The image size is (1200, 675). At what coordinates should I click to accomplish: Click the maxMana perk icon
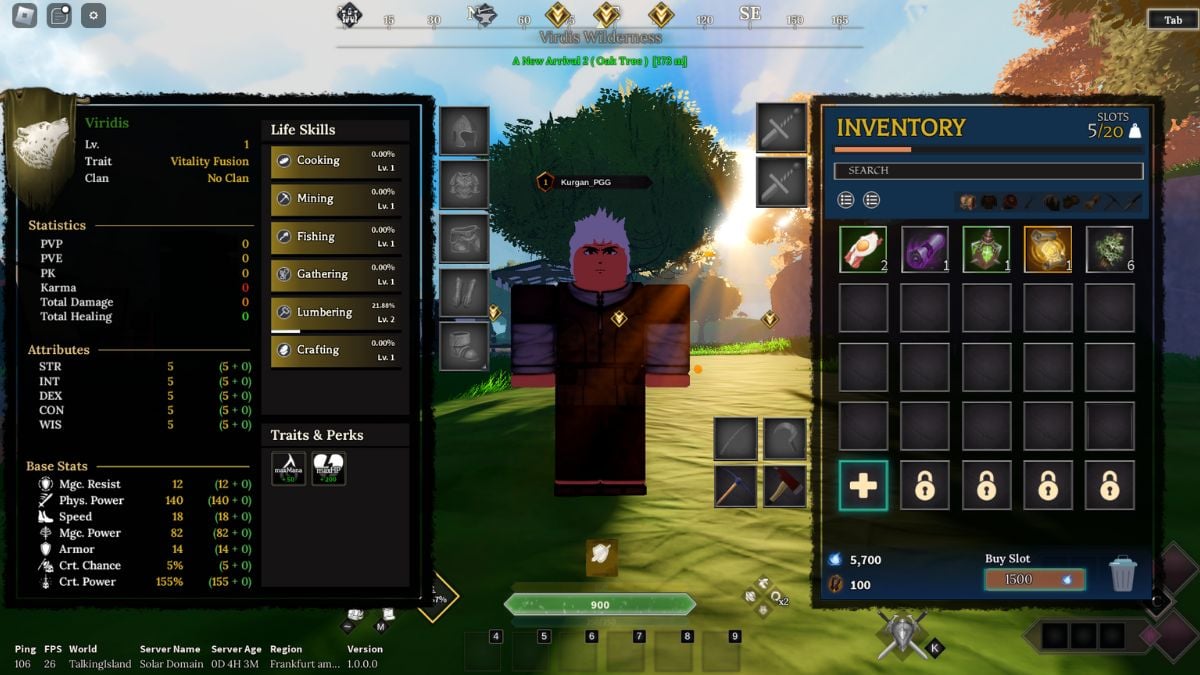click(x=288, y=468)
